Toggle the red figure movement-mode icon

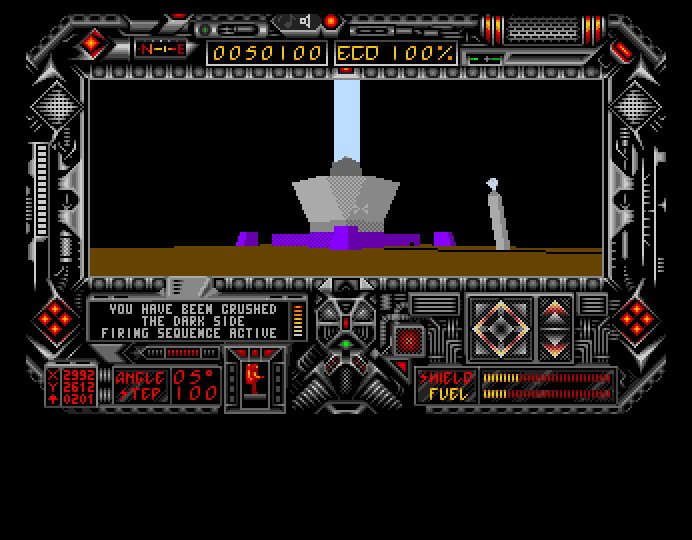click(x=254, y=378)
